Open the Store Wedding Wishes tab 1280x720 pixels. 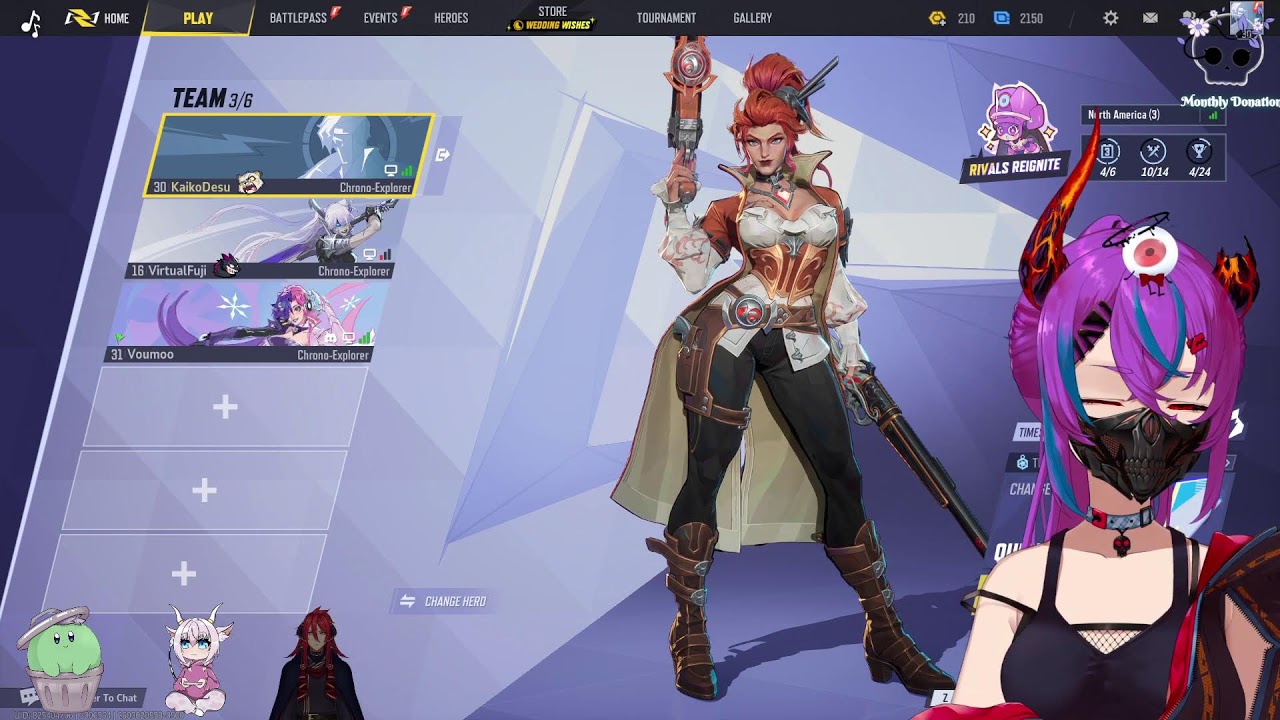pos(553,18)
